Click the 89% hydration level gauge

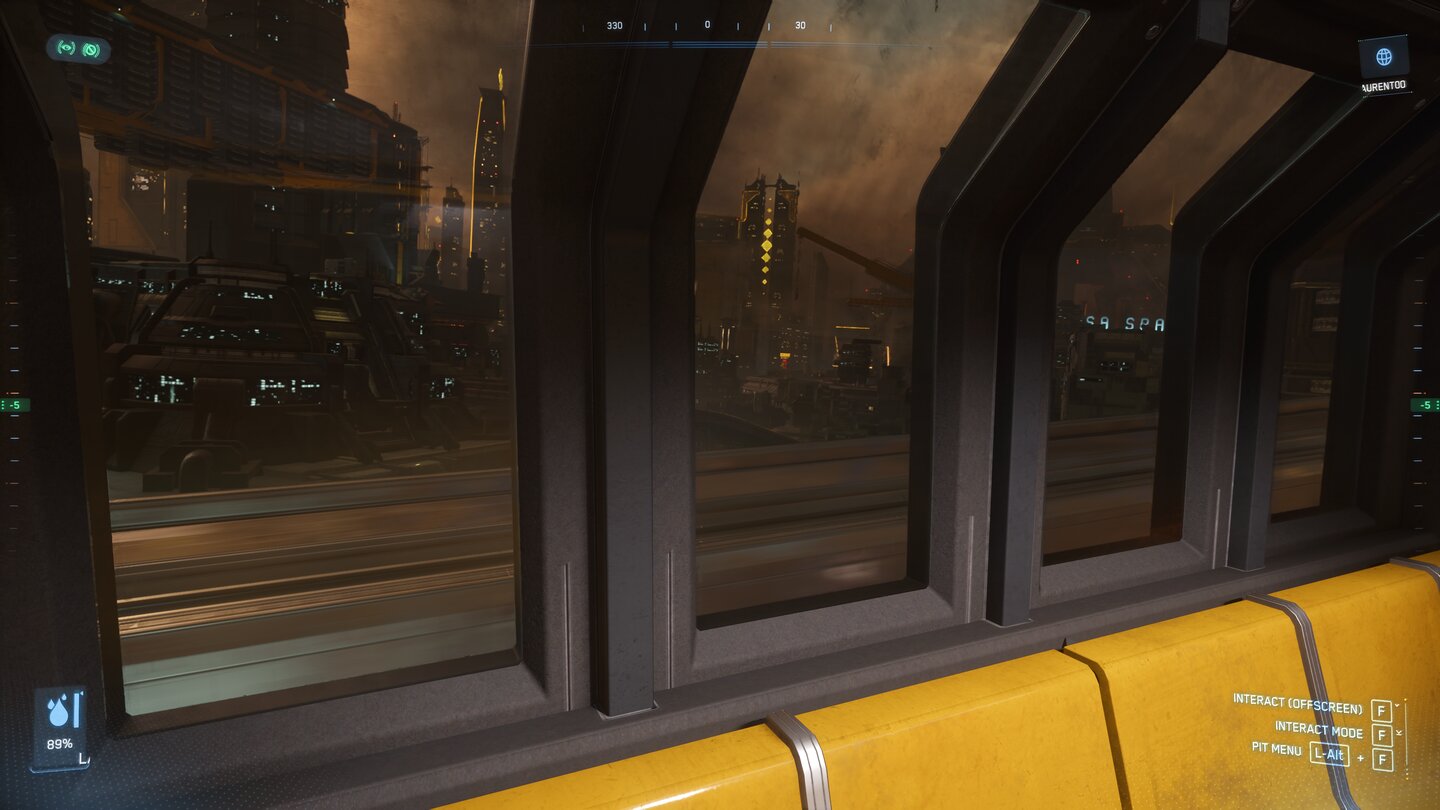click(60, 743)
